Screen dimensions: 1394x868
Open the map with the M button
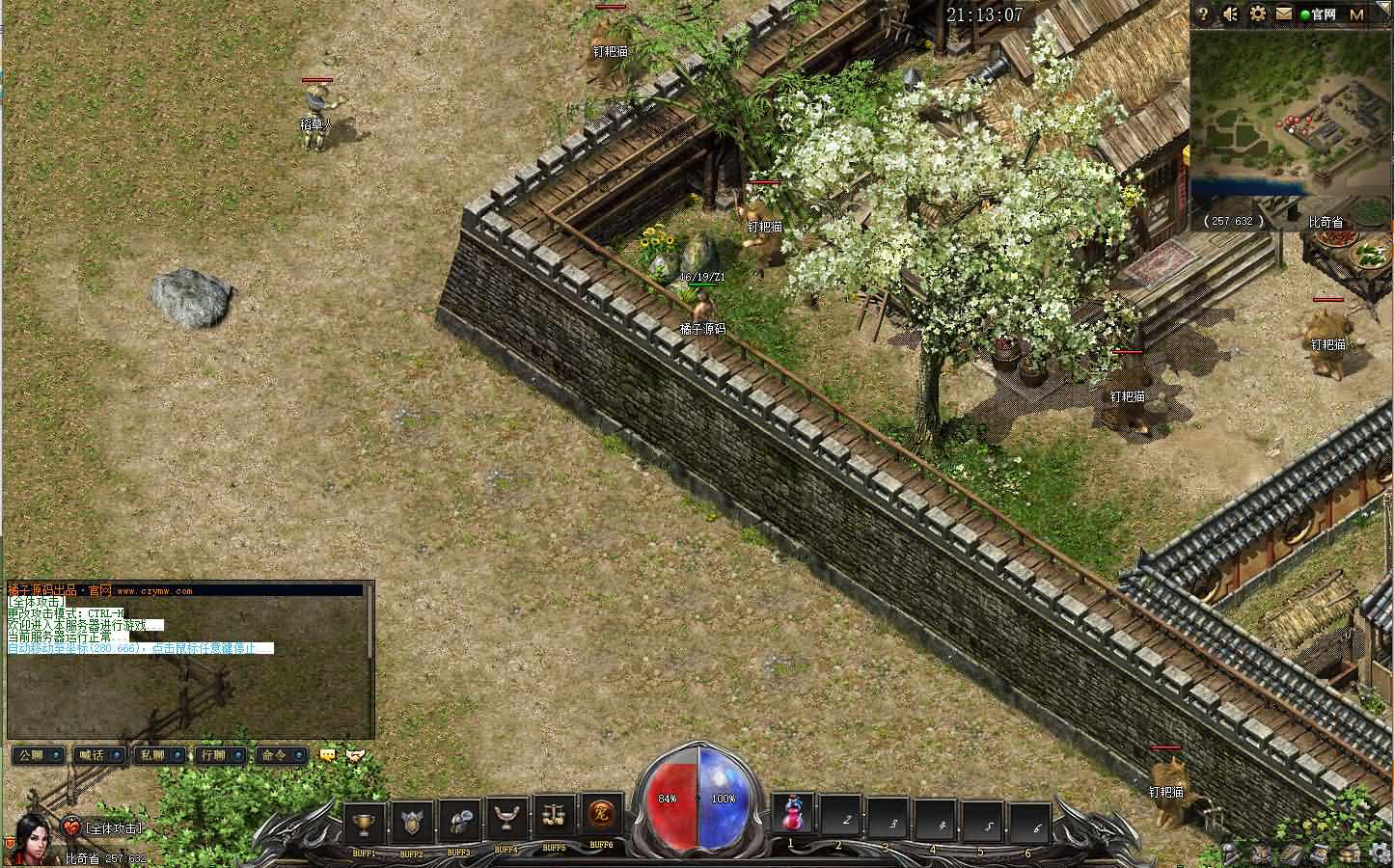[1356, 14]
